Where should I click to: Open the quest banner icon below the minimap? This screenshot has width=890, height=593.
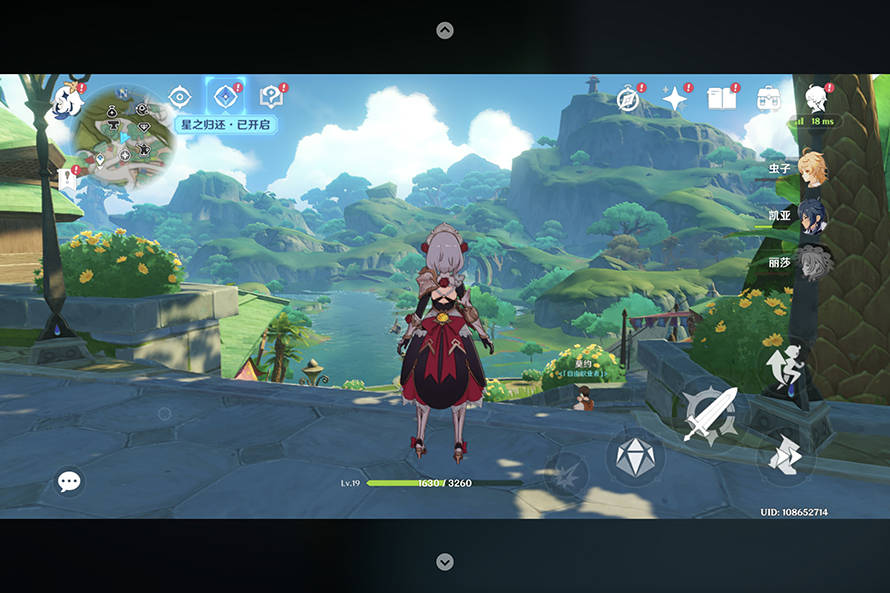point(69,178)
